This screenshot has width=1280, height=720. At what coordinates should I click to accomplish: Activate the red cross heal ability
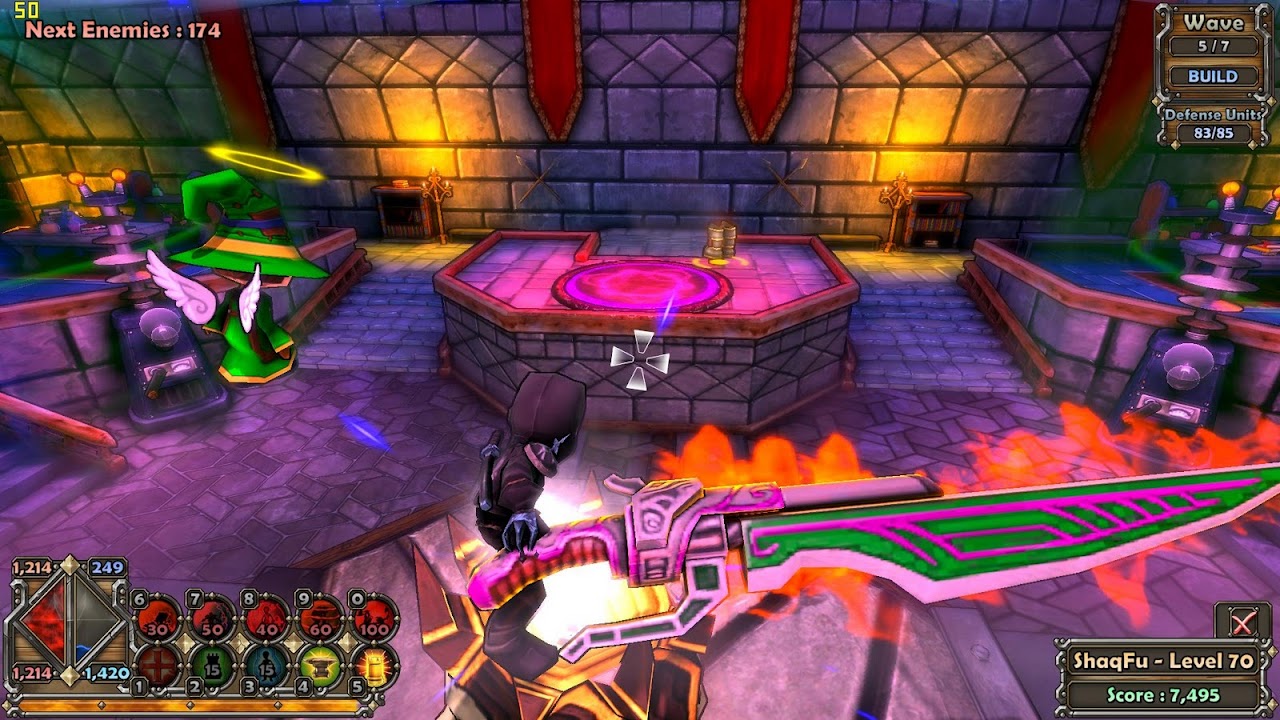[x=157, y=667]
